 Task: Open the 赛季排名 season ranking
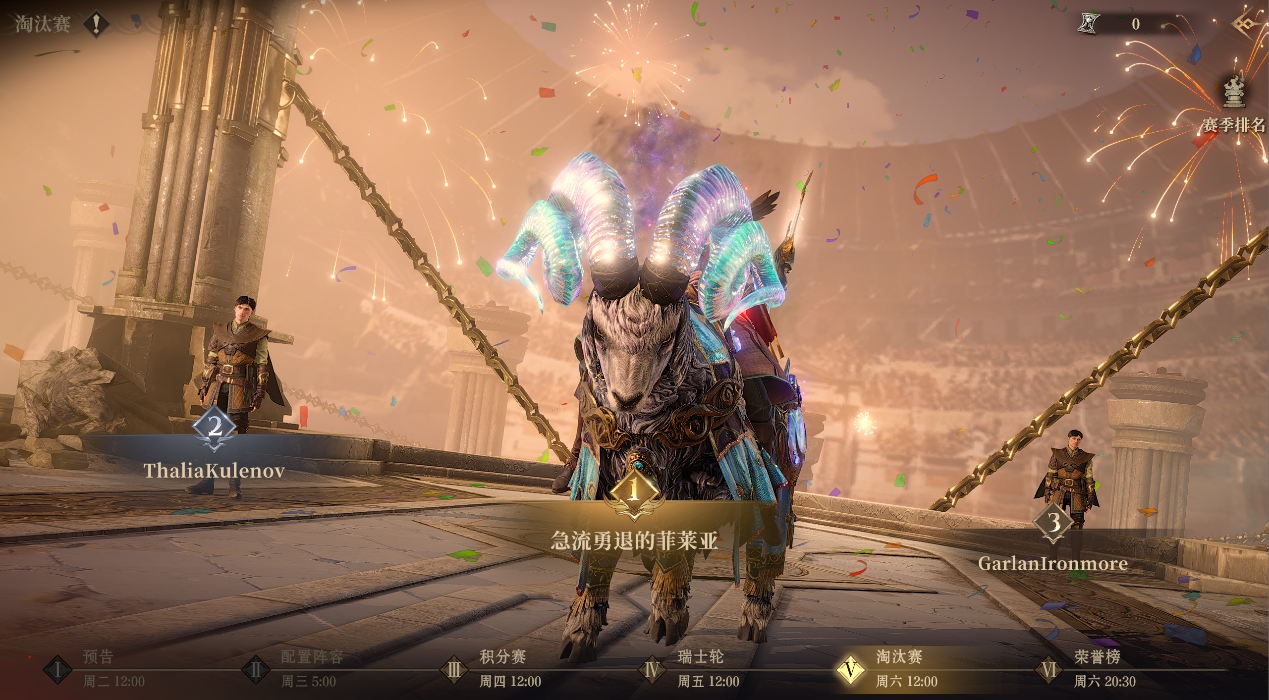coord(1235,105)
